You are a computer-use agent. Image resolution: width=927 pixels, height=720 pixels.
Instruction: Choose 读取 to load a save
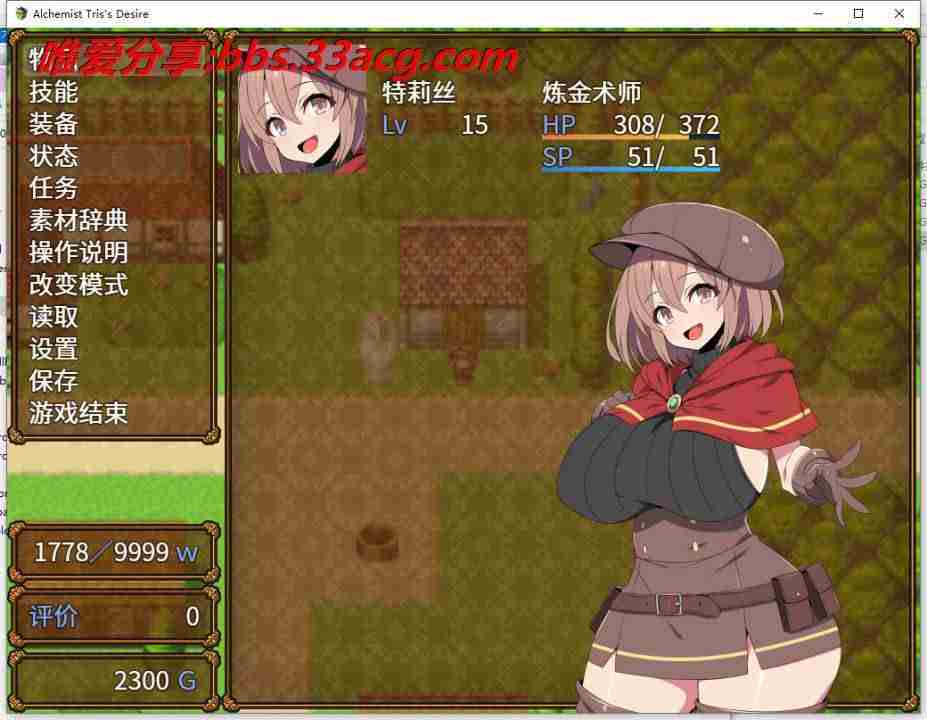tap(54, 317)
